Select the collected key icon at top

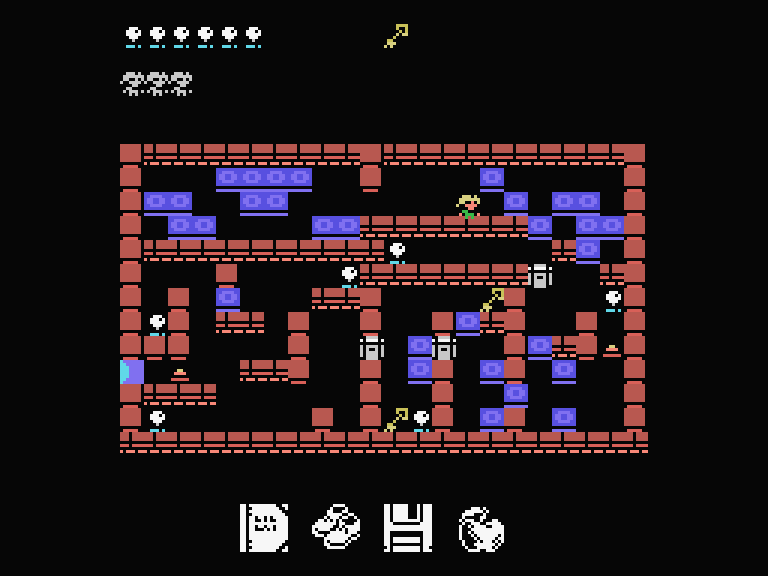396,36
